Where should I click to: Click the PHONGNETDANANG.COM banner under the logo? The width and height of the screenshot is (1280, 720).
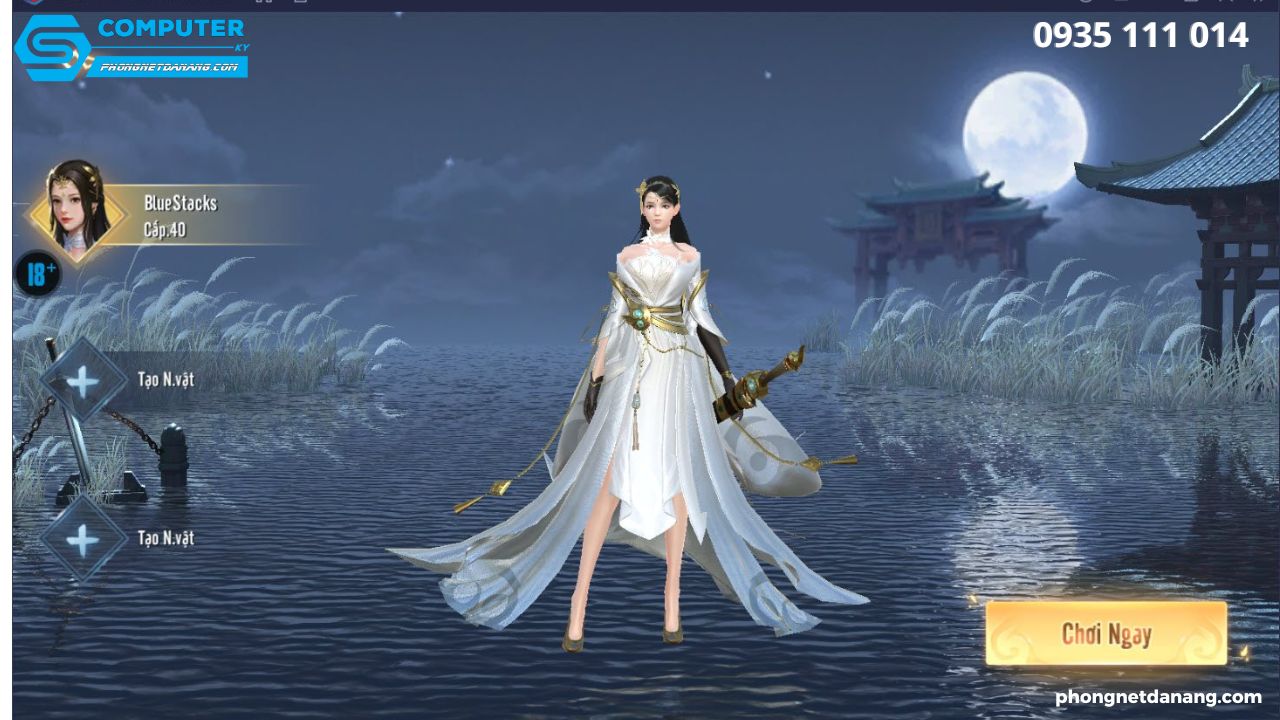tap(171, 70)
